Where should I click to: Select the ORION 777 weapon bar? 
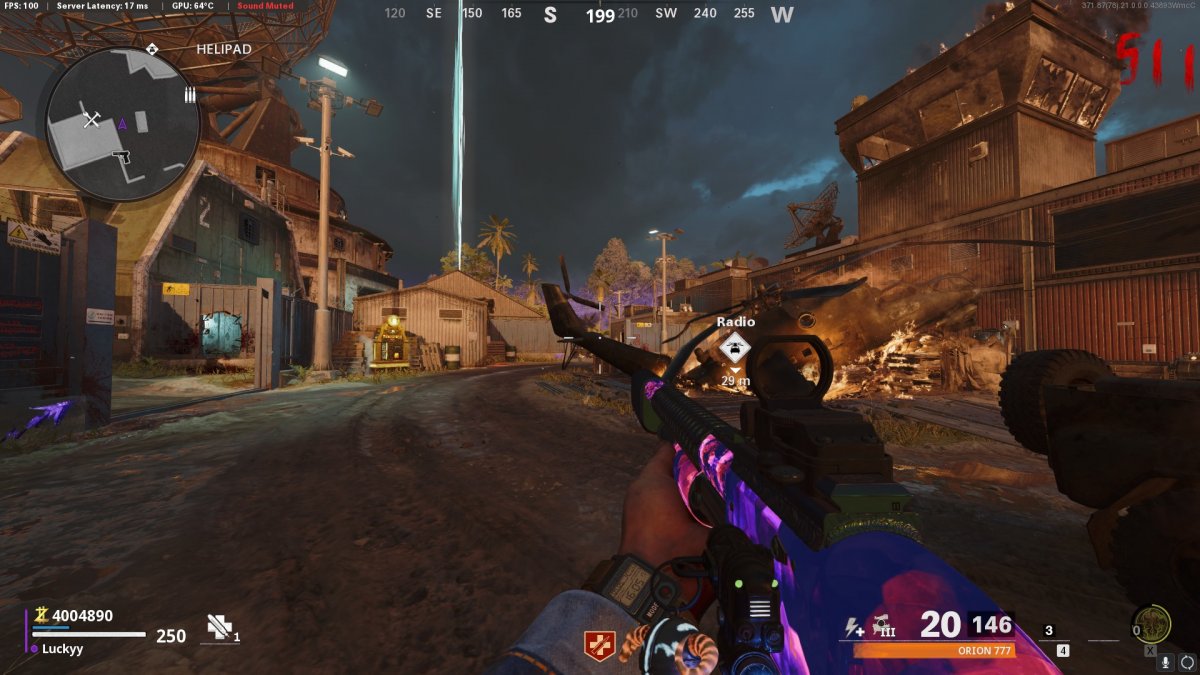(933, 651)
